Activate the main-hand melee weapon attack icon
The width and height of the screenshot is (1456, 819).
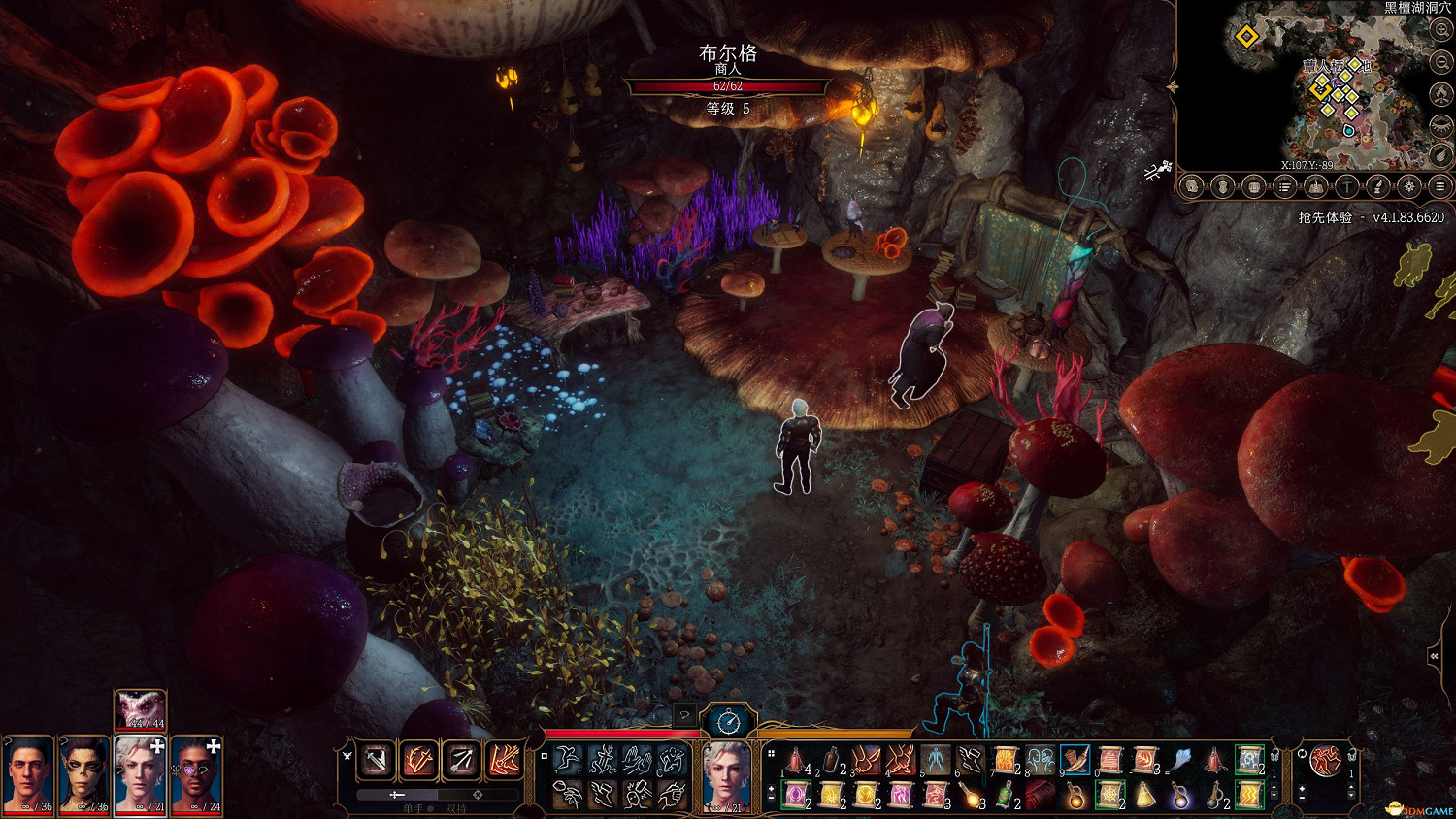coord(376,761)
